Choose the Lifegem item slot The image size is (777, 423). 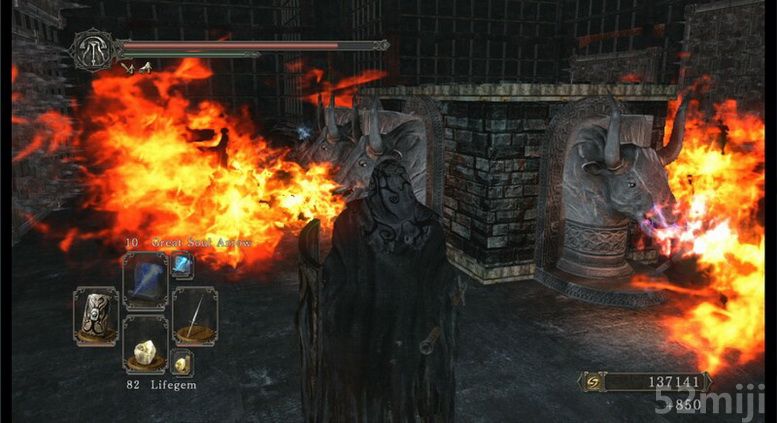(x=143, y=343)
